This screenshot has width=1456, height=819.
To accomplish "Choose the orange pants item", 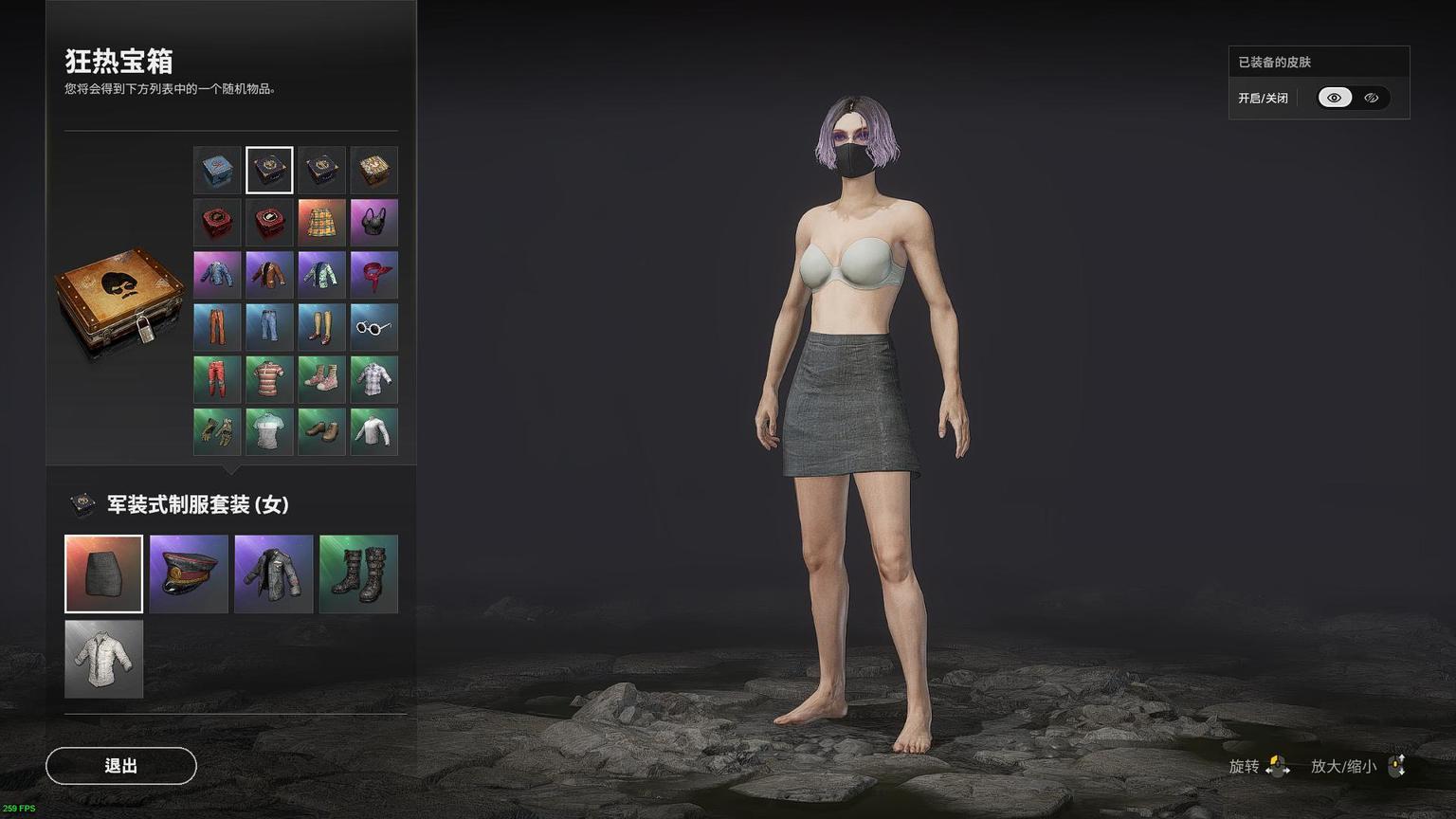I will [217, 327].
